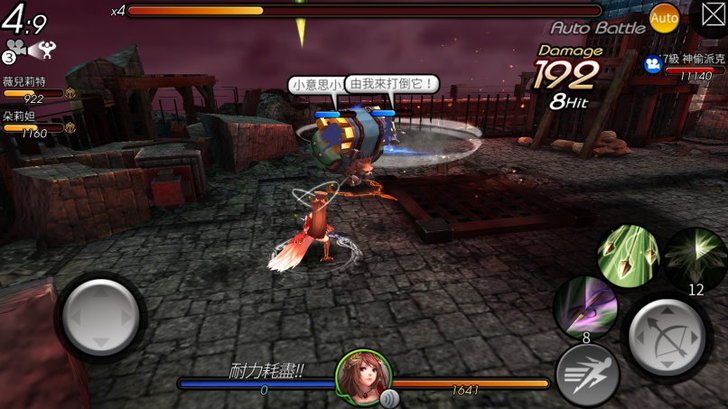
Task: Toggle the orange Auto battle button
Action: [664, 17]
